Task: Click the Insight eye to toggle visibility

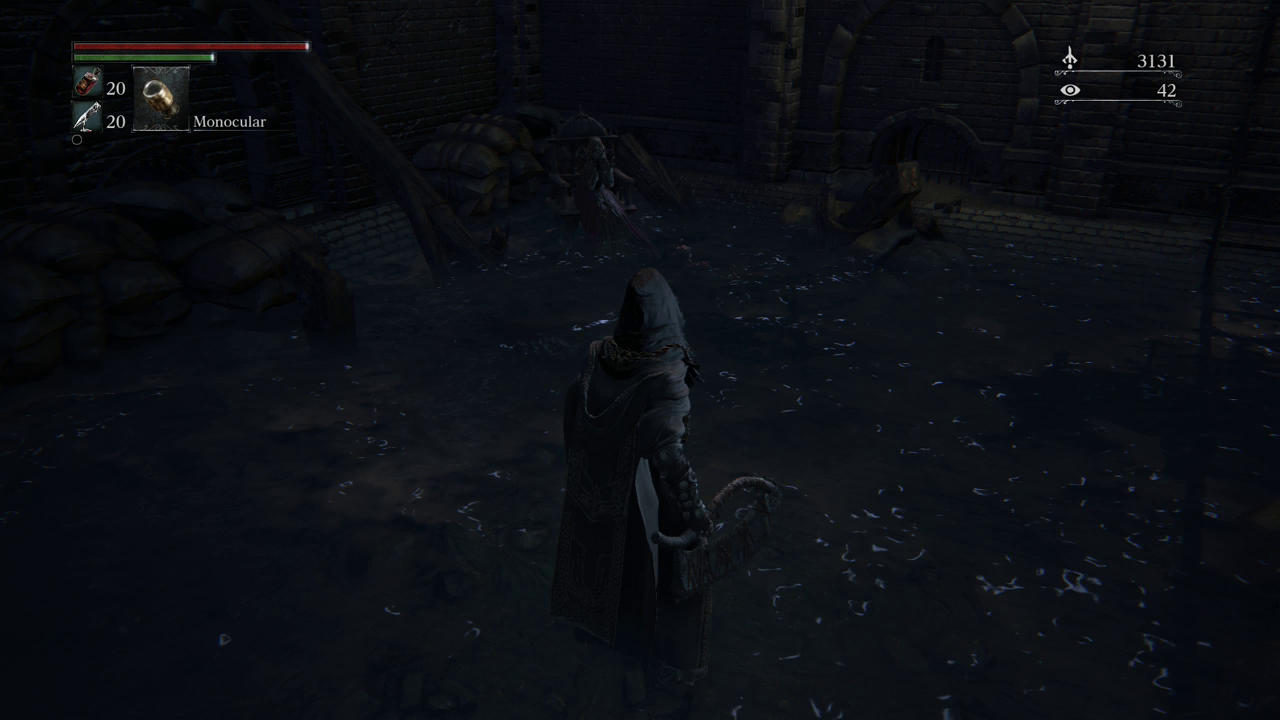Action: 1070,90
